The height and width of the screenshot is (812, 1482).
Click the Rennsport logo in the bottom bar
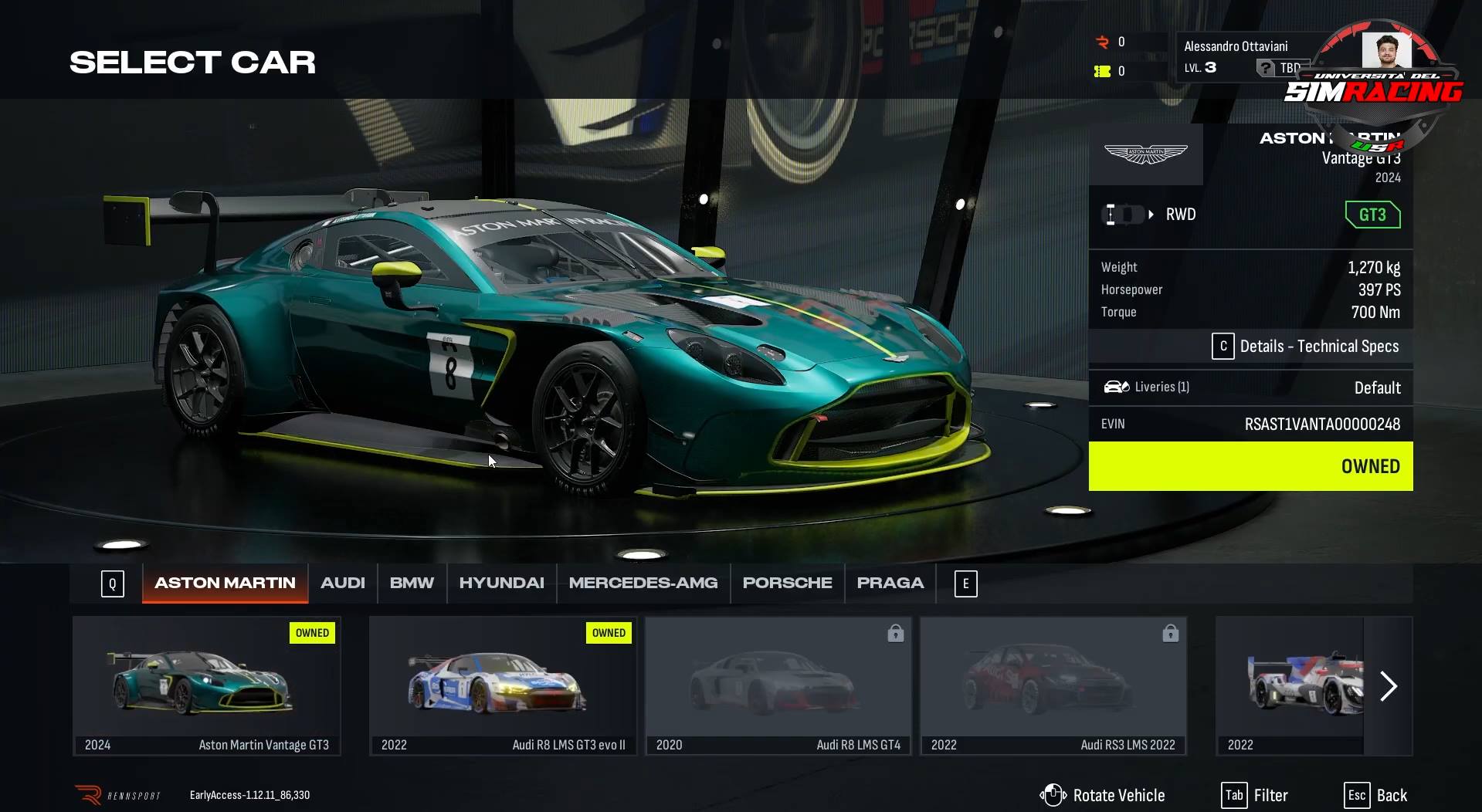click(x=87, y=794)
